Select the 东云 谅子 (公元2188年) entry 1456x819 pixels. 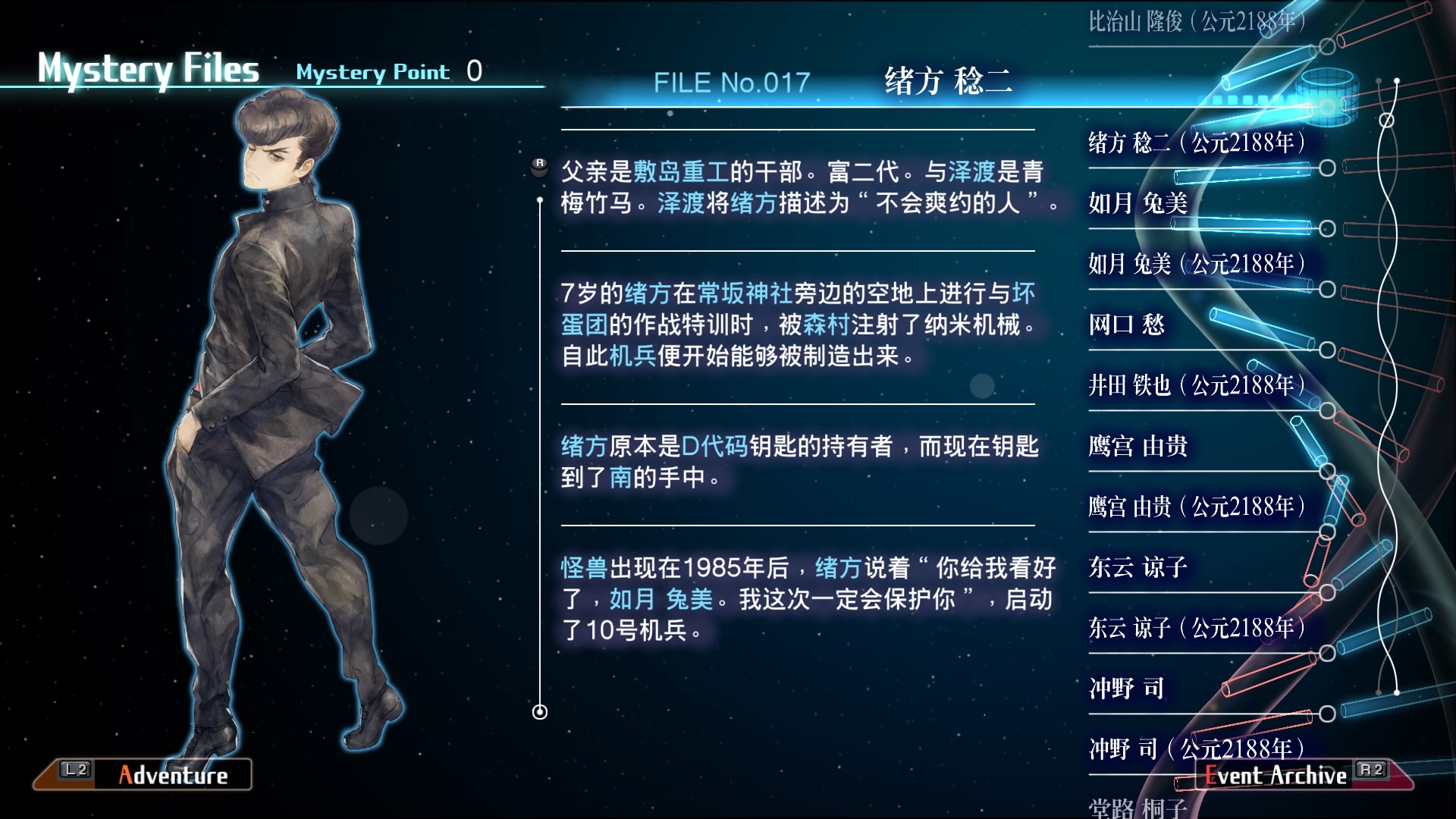click(1197, 628)
